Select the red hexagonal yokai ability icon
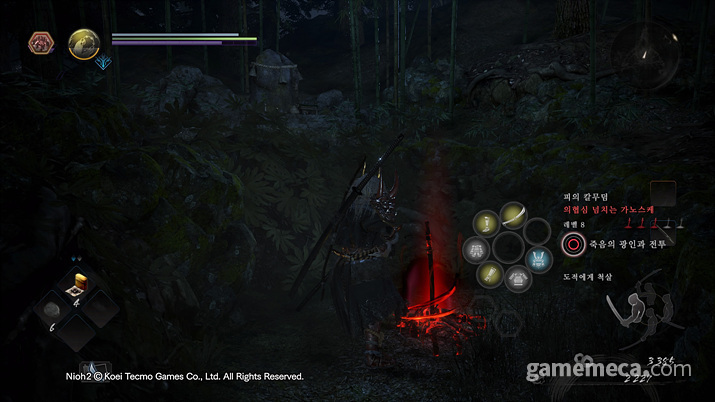The image size is (715, 402). [x=42, y=42]
